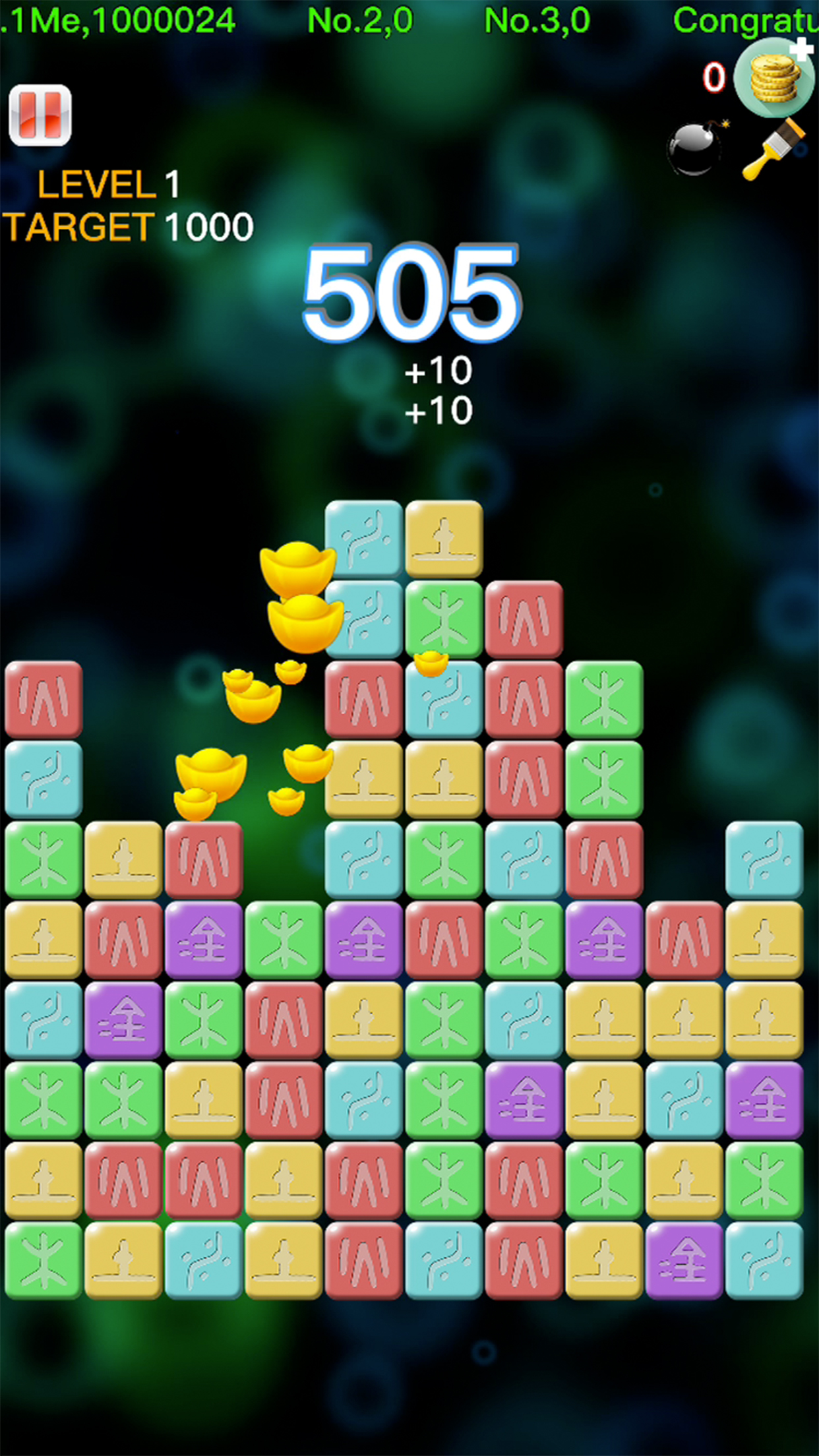Activate the bomb power-up

pyautogui.click(x=696, y=150)
